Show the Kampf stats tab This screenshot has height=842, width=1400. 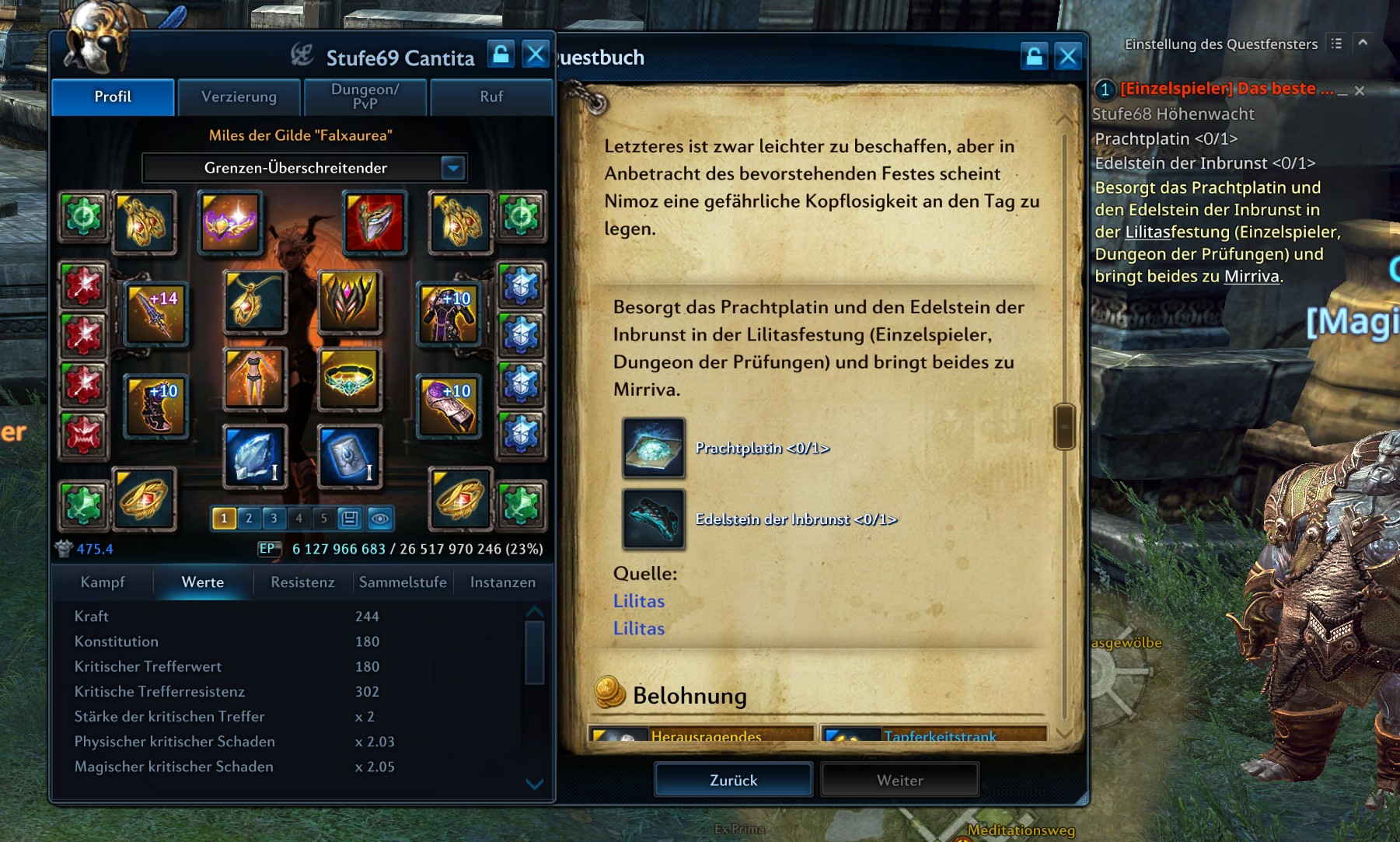[103, 582]
